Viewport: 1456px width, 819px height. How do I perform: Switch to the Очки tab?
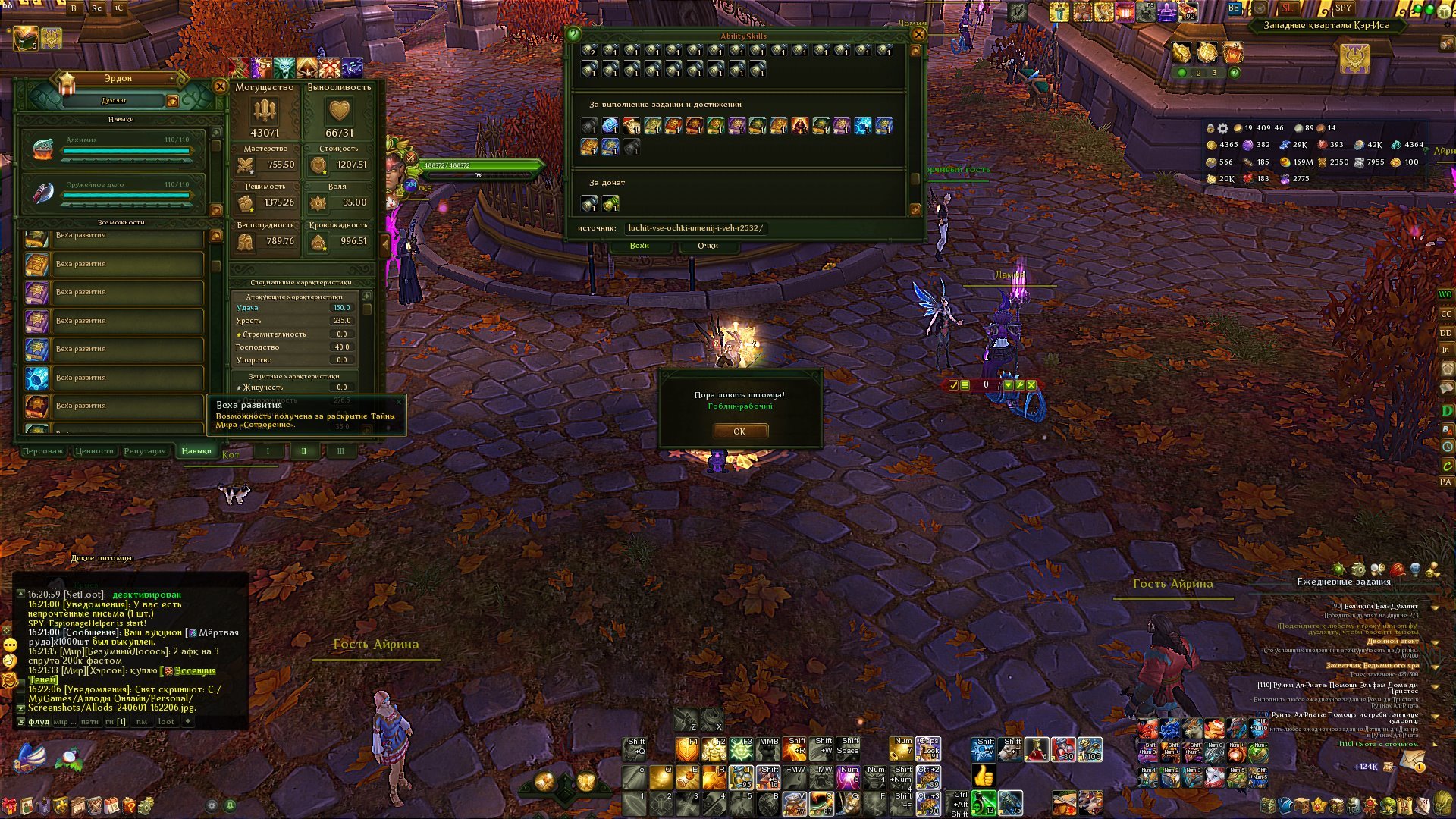(708, 246)
